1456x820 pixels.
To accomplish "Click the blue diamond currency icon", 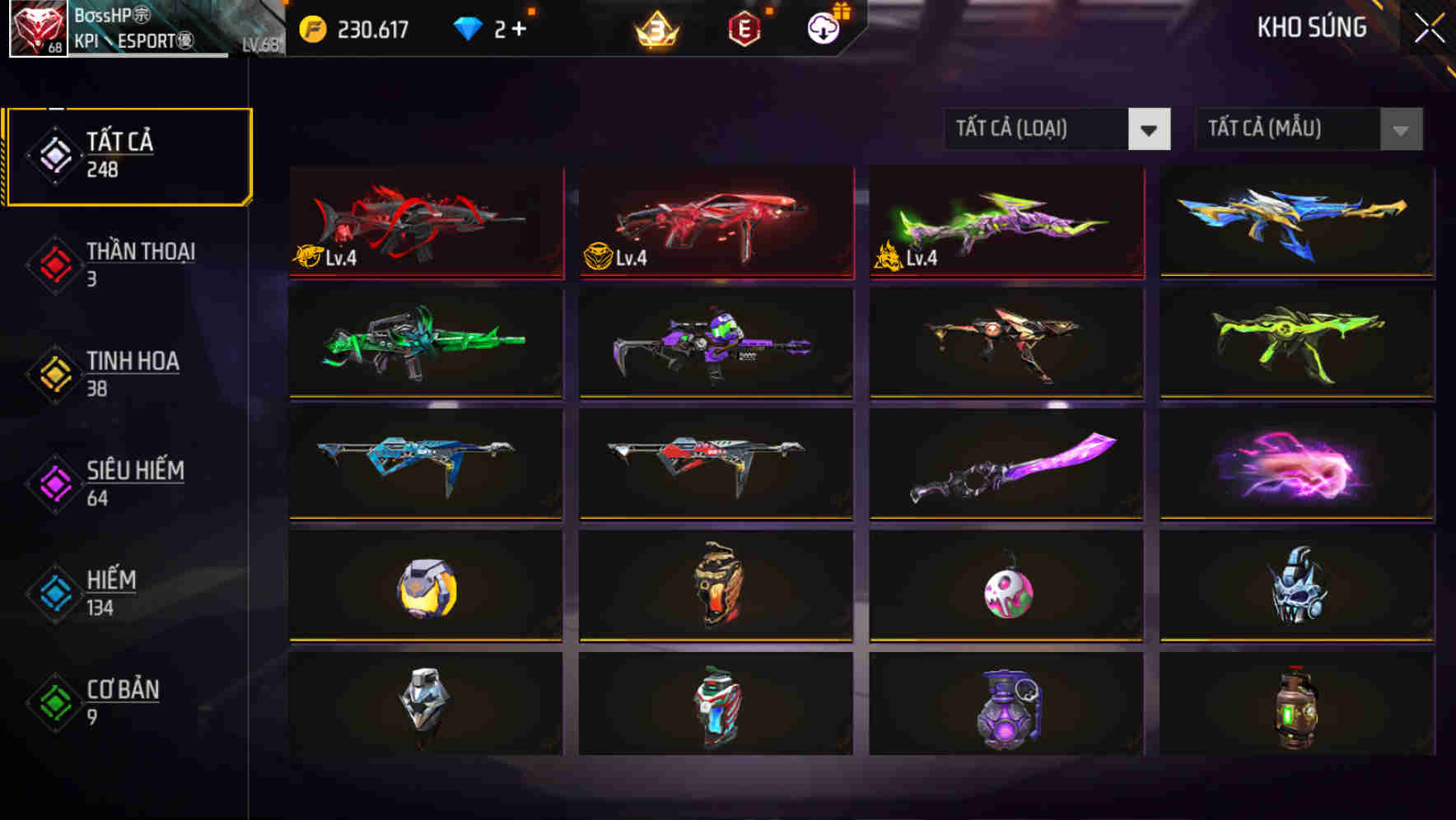I will (467, 26).
